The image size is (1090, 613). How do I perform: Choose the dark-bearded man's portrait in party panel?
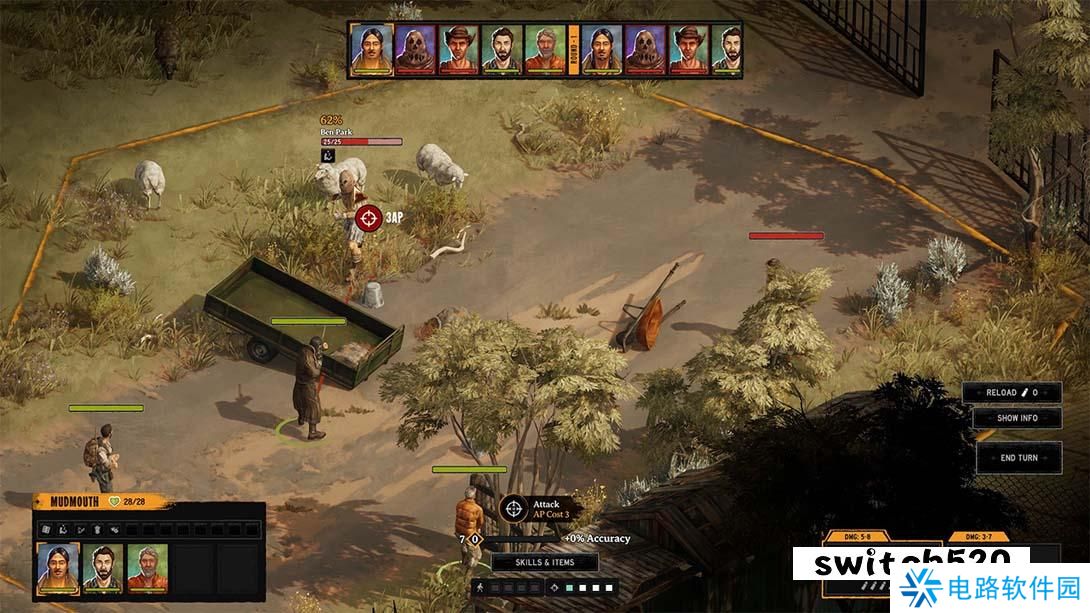click(x=103, y=567)
